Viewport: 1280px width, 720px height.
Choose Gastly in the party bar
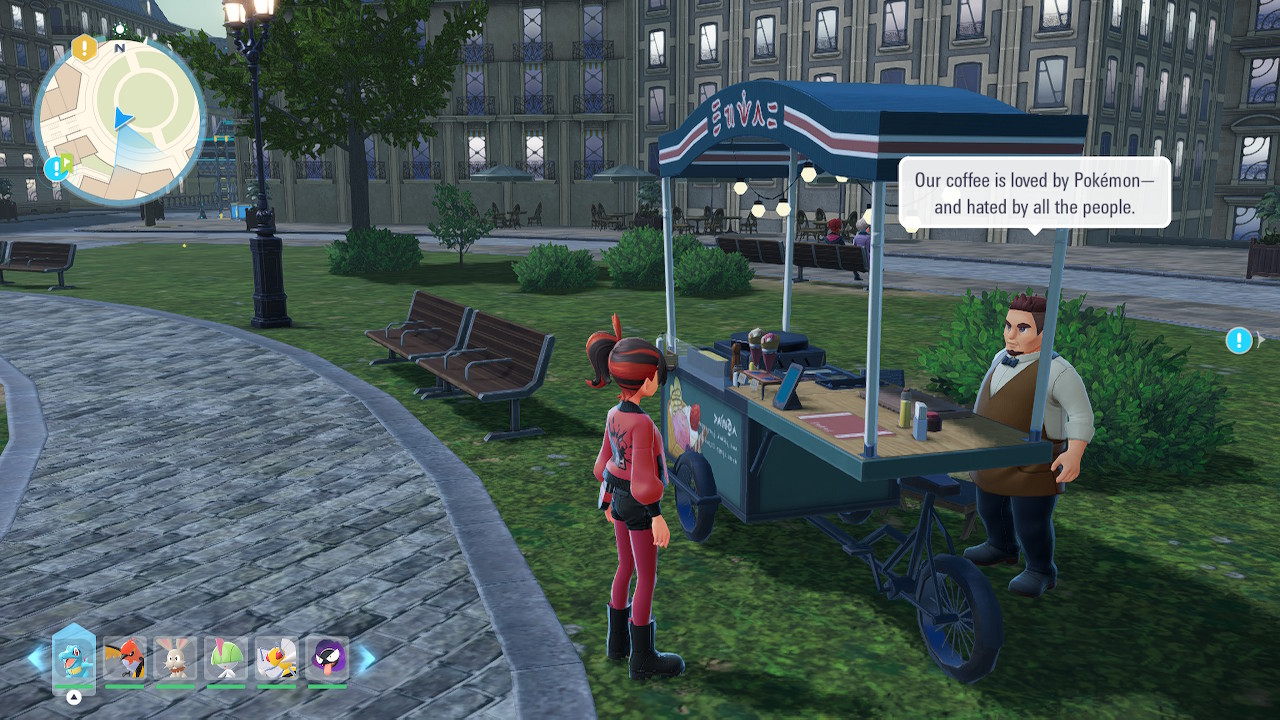pyautogui.click(x=327, y=659)
